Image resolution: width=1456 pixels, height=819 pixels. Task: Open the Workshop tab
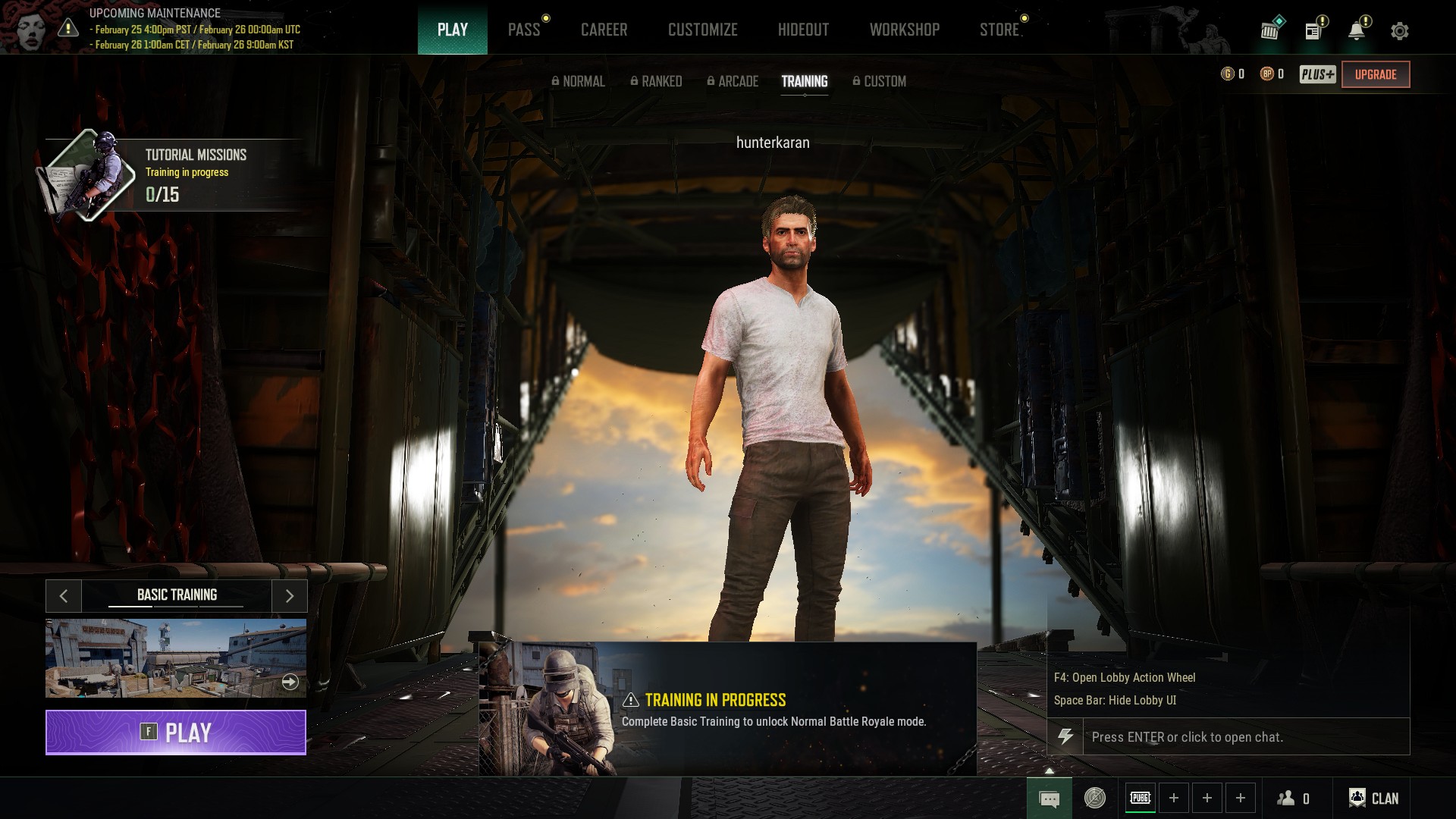(904, 30)
